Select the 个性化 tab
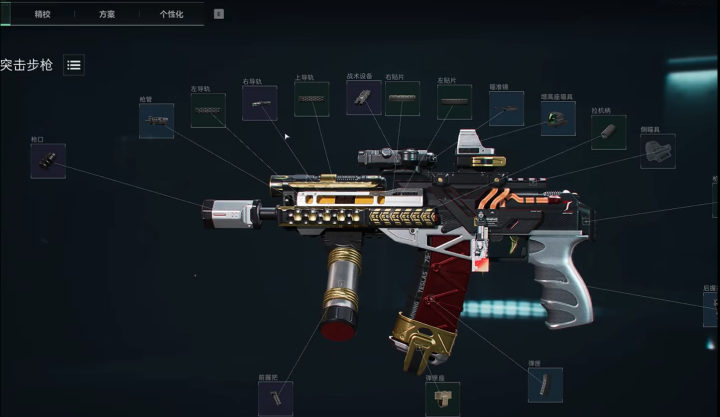Screen dimensions: 720x417 tap(171, 14)
